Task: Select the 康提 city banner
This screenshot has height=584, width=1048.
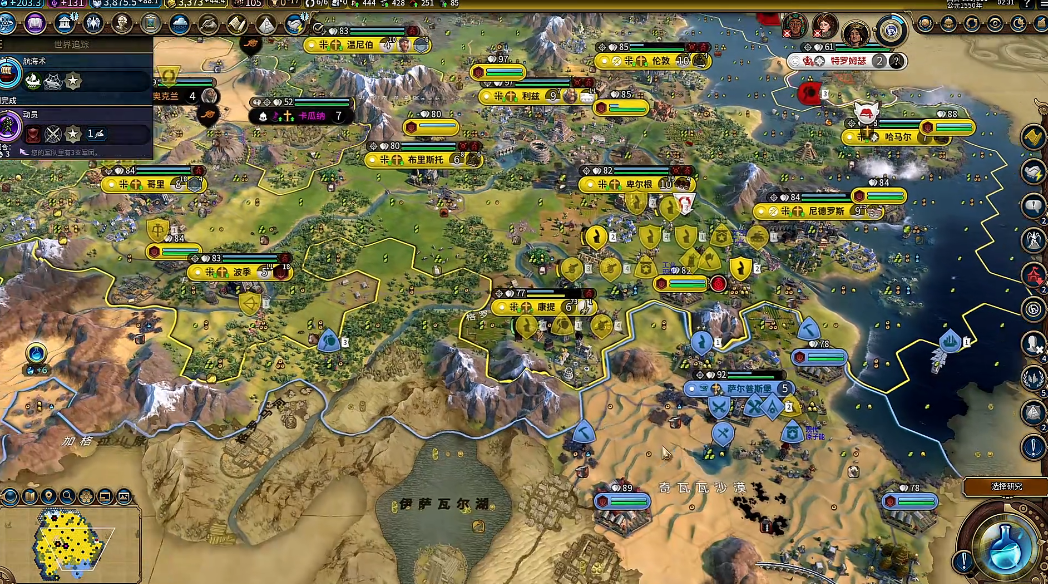Action: pos(541,307)
